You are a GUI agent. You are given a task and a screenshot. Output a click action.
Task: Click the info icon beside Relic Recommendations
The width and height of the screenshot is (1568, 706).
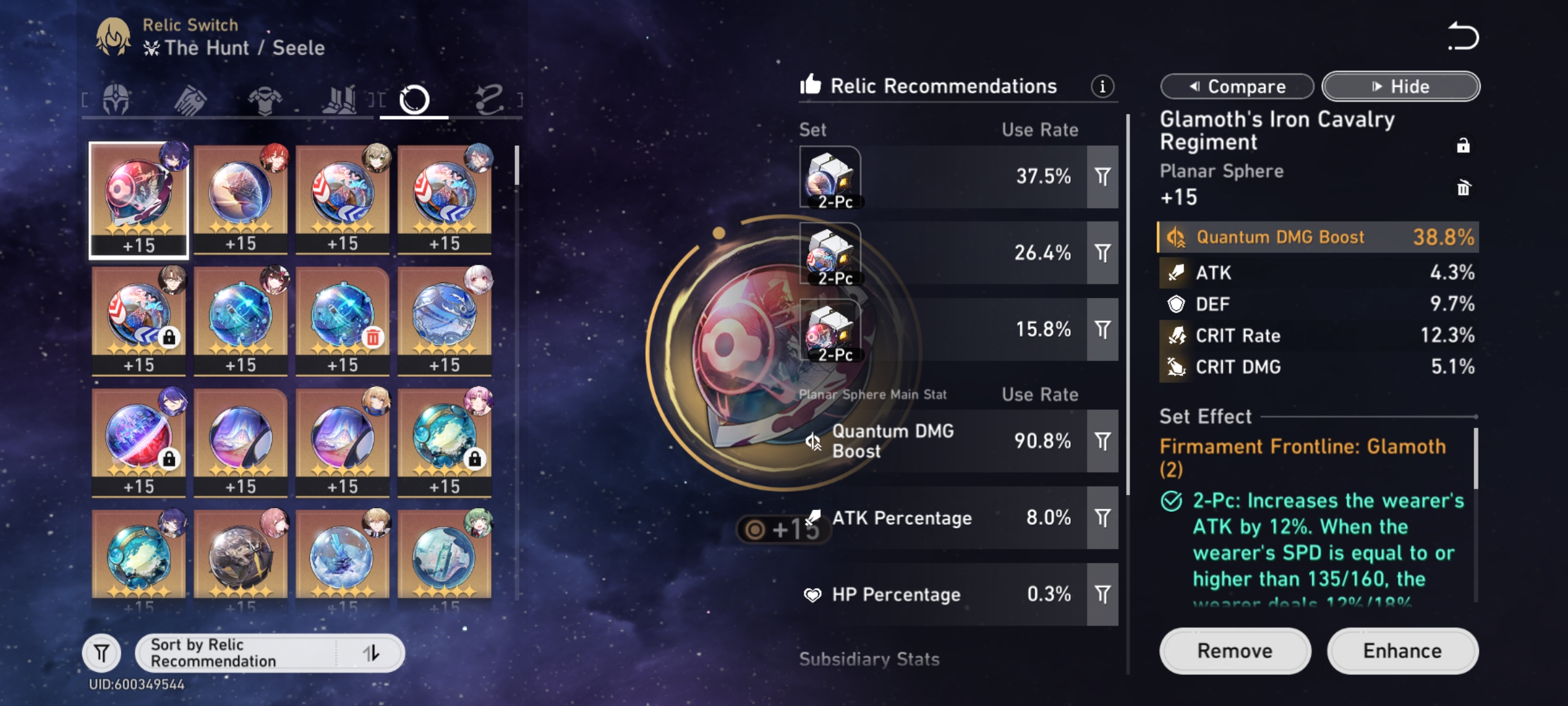tap(1103, 86)
